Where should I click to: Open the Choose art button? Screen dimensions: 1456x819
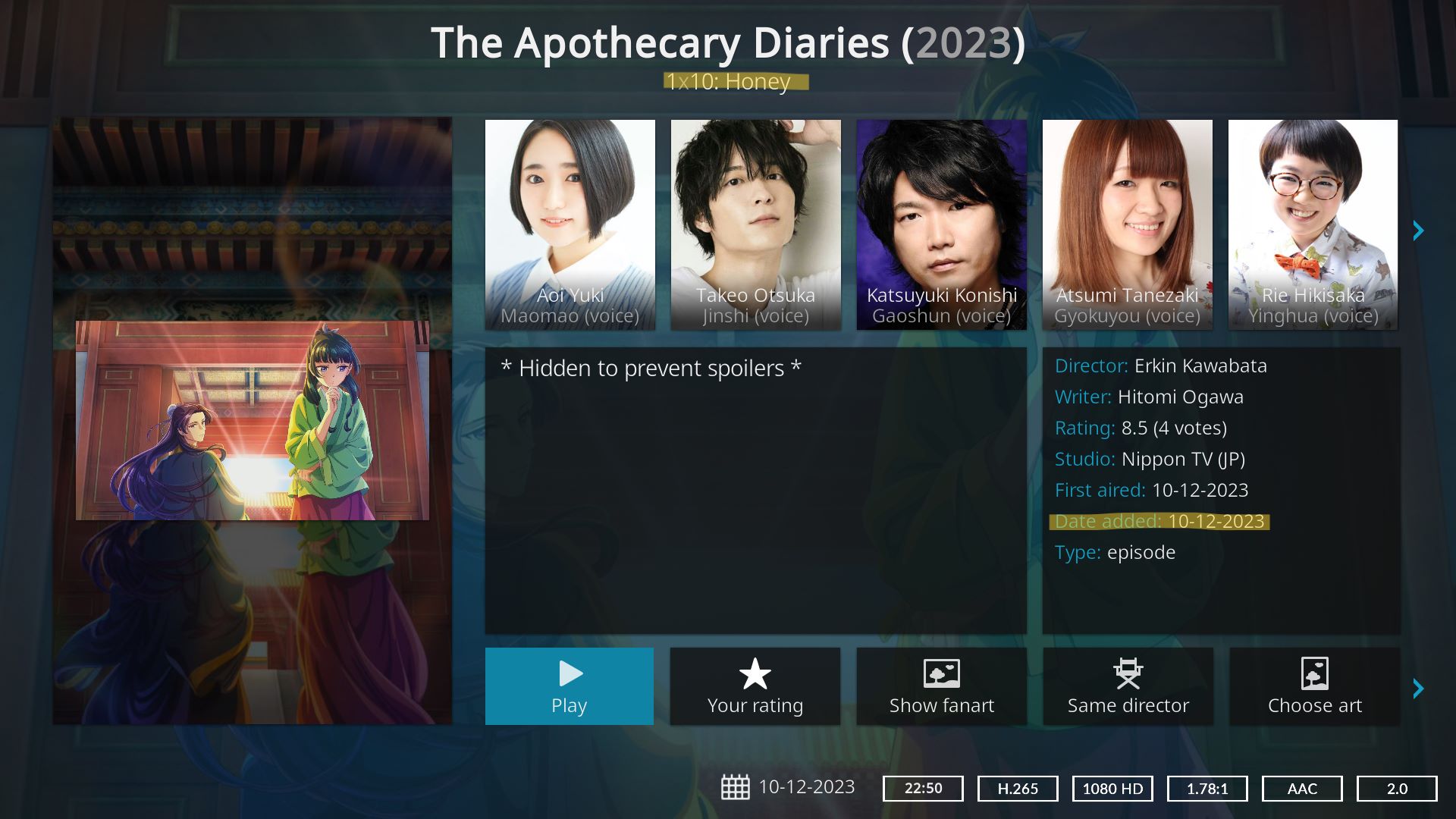tap(1314, 686)
